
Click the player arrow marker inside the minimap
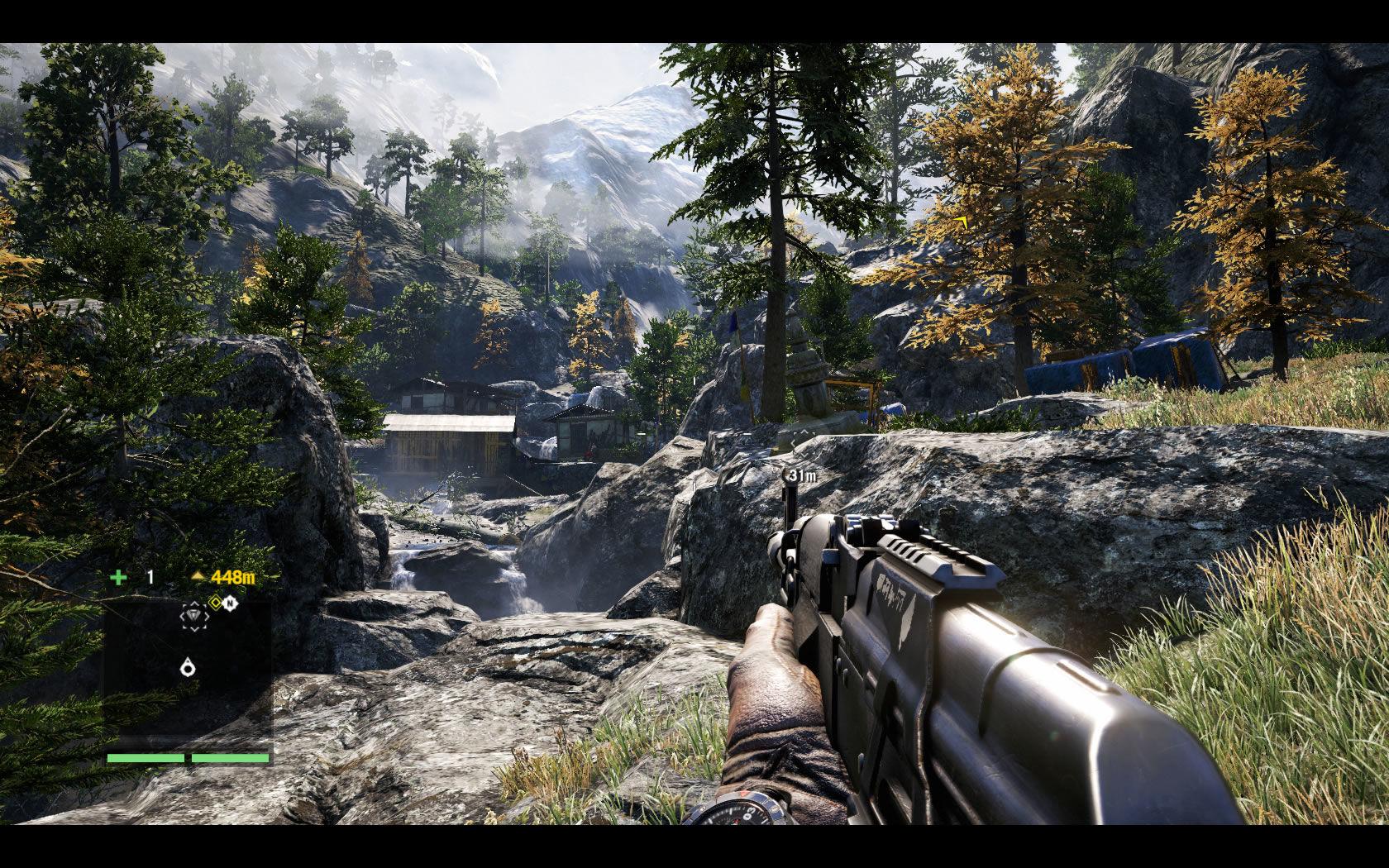pos(188,667)
